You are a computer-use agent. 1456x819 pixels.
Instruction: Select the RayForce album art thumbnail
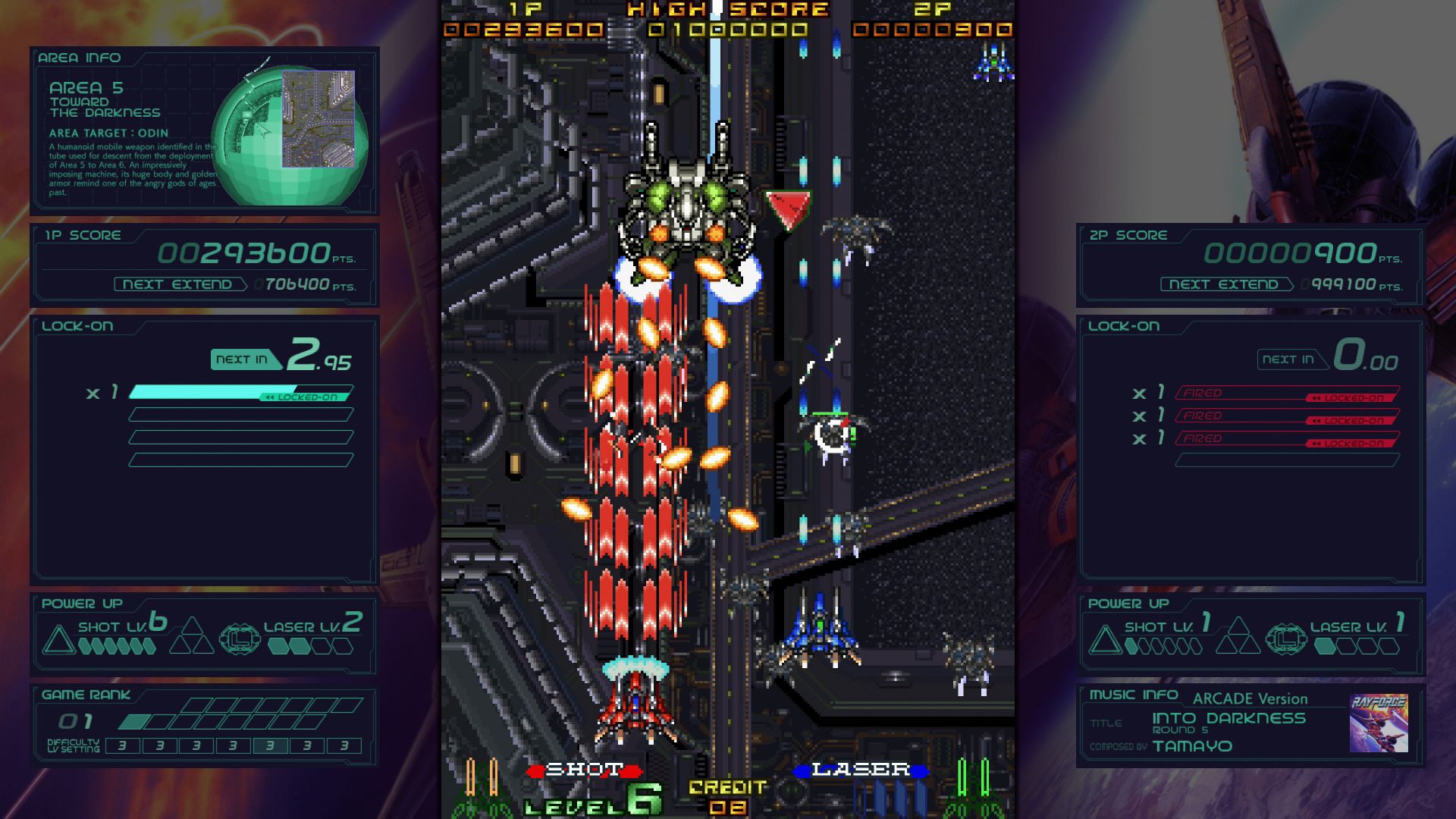(1379, 723)
